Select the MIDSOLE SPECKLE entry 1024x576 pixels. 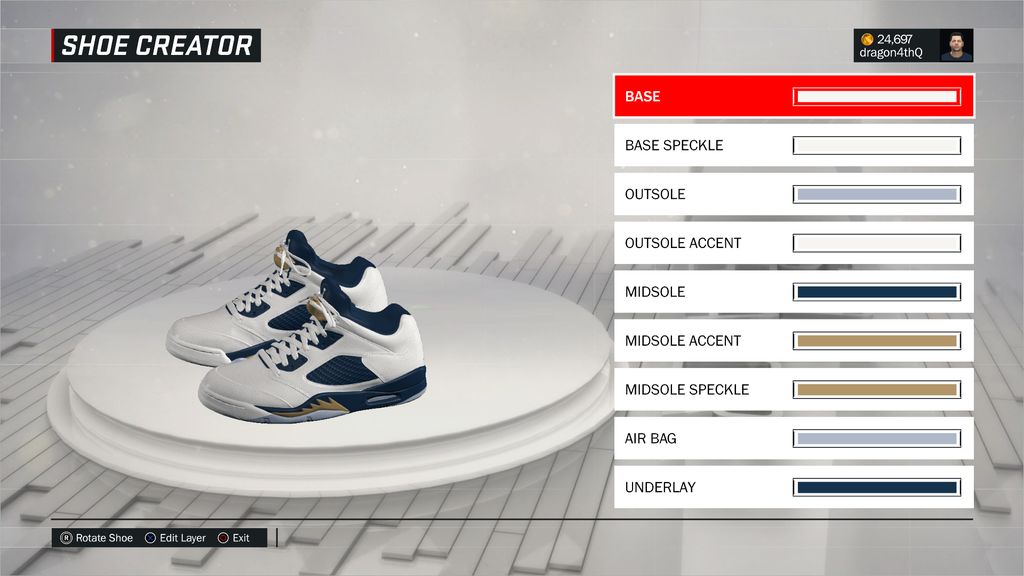tap(793, 390)
